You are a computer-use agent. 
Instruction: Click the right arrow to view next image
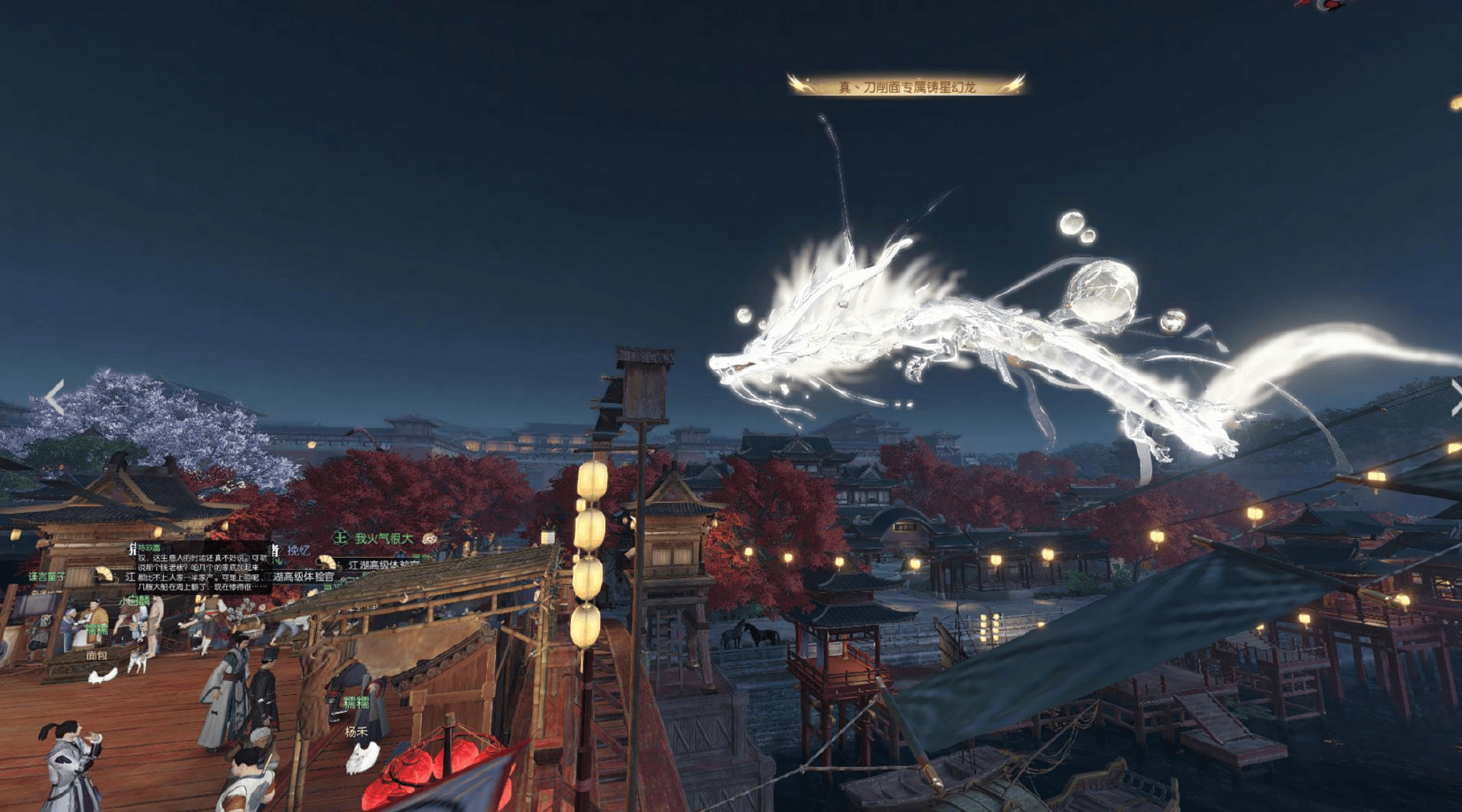pyautogui.click(x=1455, y=397)
